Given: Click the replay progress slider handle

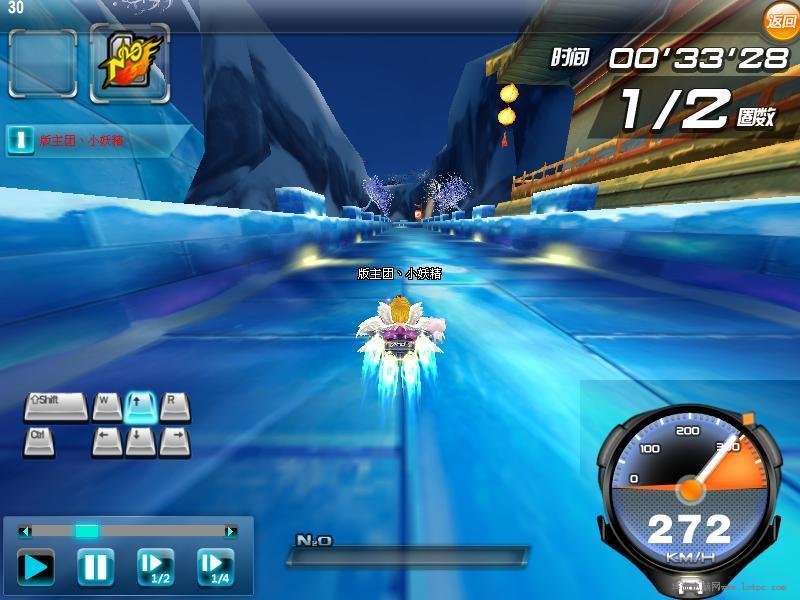Looking at the screenshot, I should coord(87,531).
